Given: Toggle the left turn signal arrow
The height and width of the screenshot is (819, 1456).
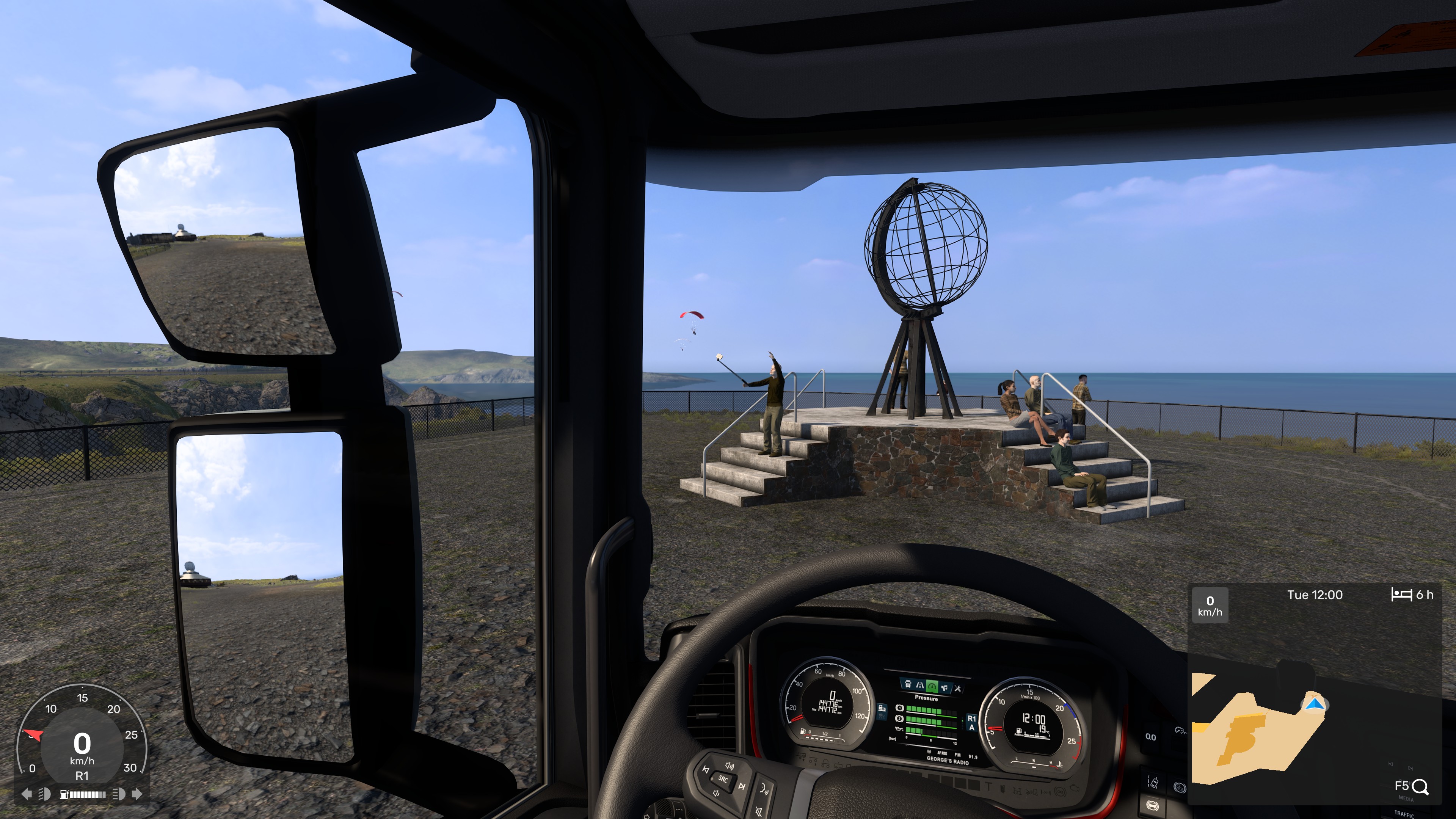Looking at the screenshot, I should tap(26, 794).
